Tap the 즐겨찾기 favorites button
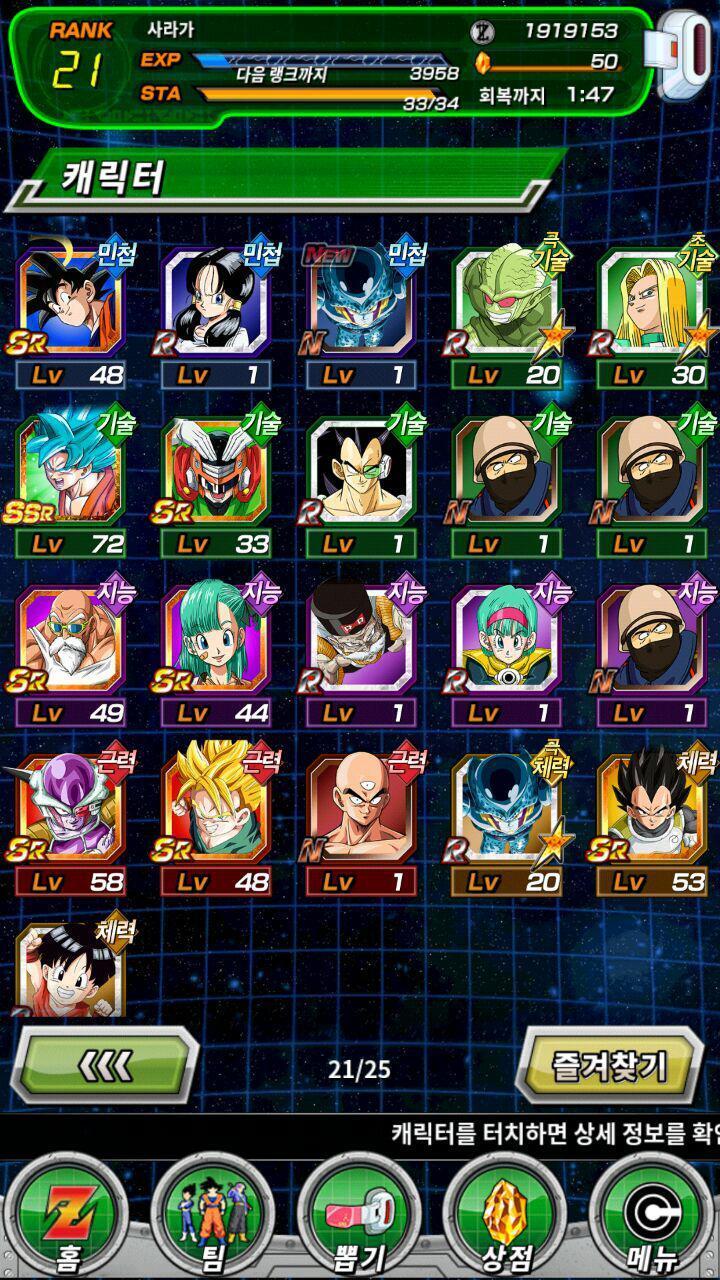 pyautogui.click(x=609, y=1065)
